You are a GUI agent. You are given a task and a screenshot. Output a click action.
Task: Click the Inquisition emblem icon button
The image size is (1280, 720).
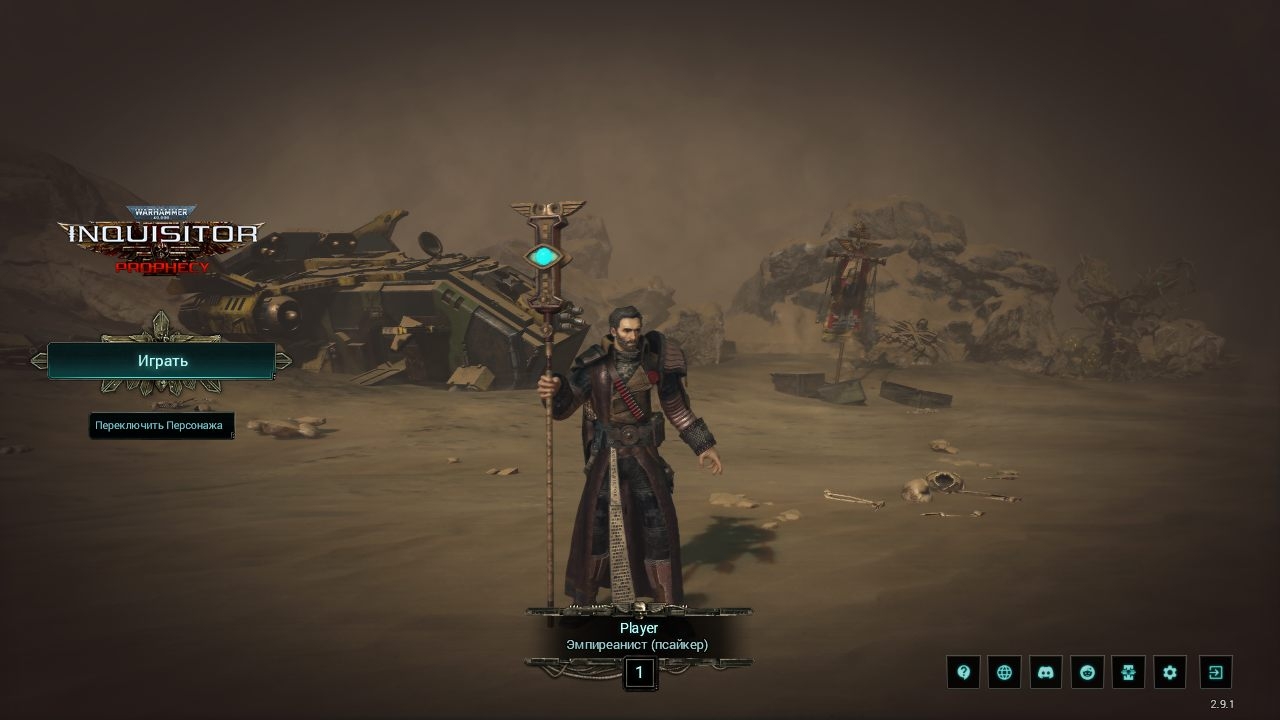pyautogui.click(x=1128, y=672)
